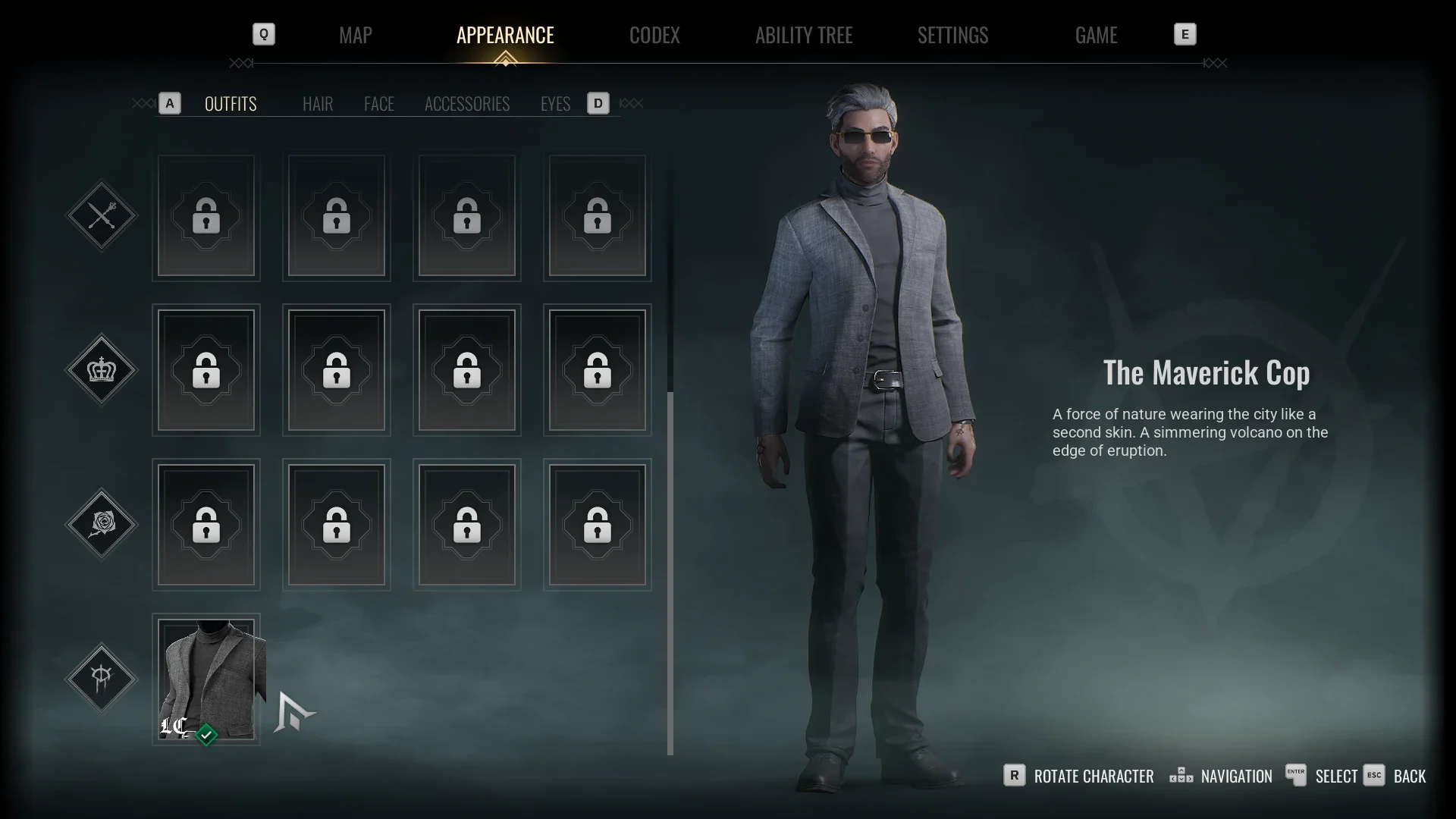
Task: Show the Eyes category
Action: pos(555,104)
